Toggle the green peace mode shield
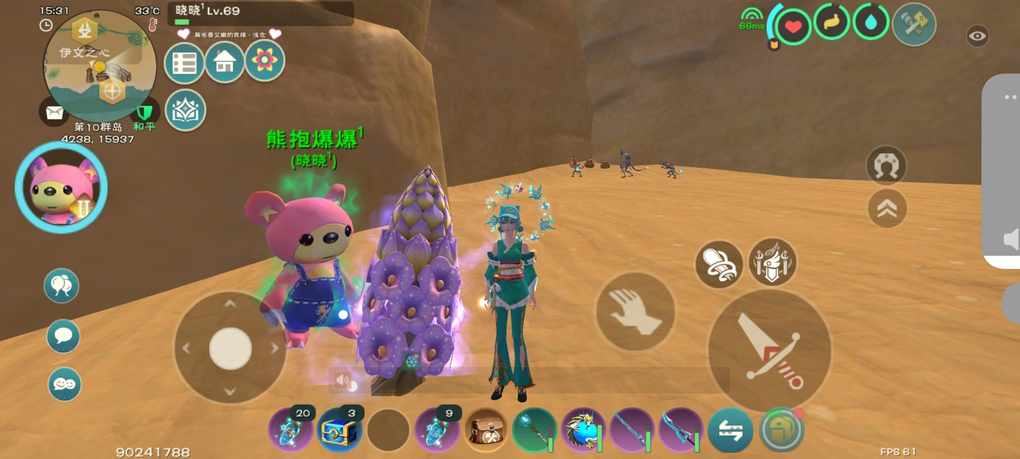1020x459 pixels. pos(144,112)
